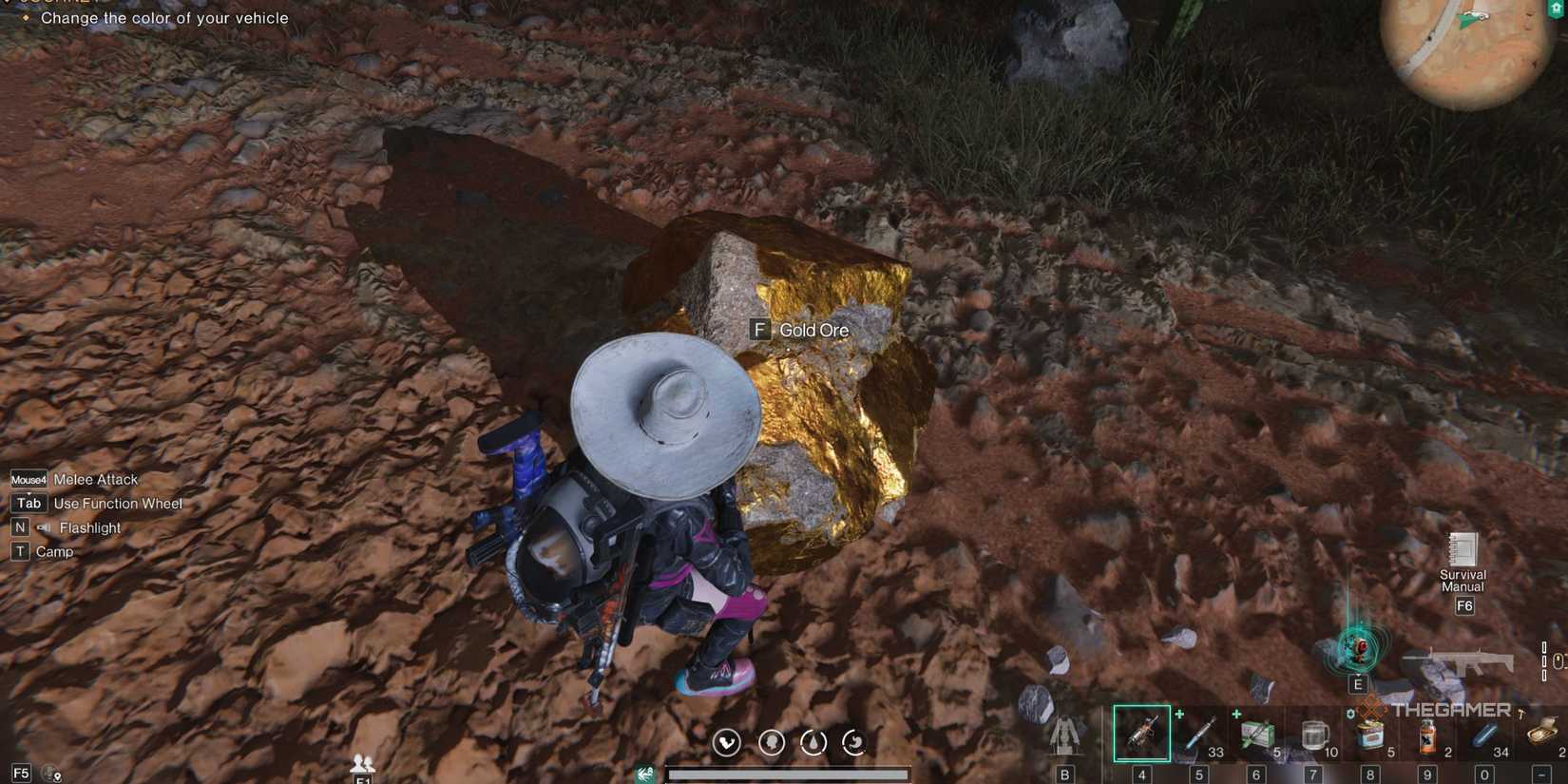
Task: Check the stomach hunger status icon
Action: pyautogui.click(x=853, y=744)
